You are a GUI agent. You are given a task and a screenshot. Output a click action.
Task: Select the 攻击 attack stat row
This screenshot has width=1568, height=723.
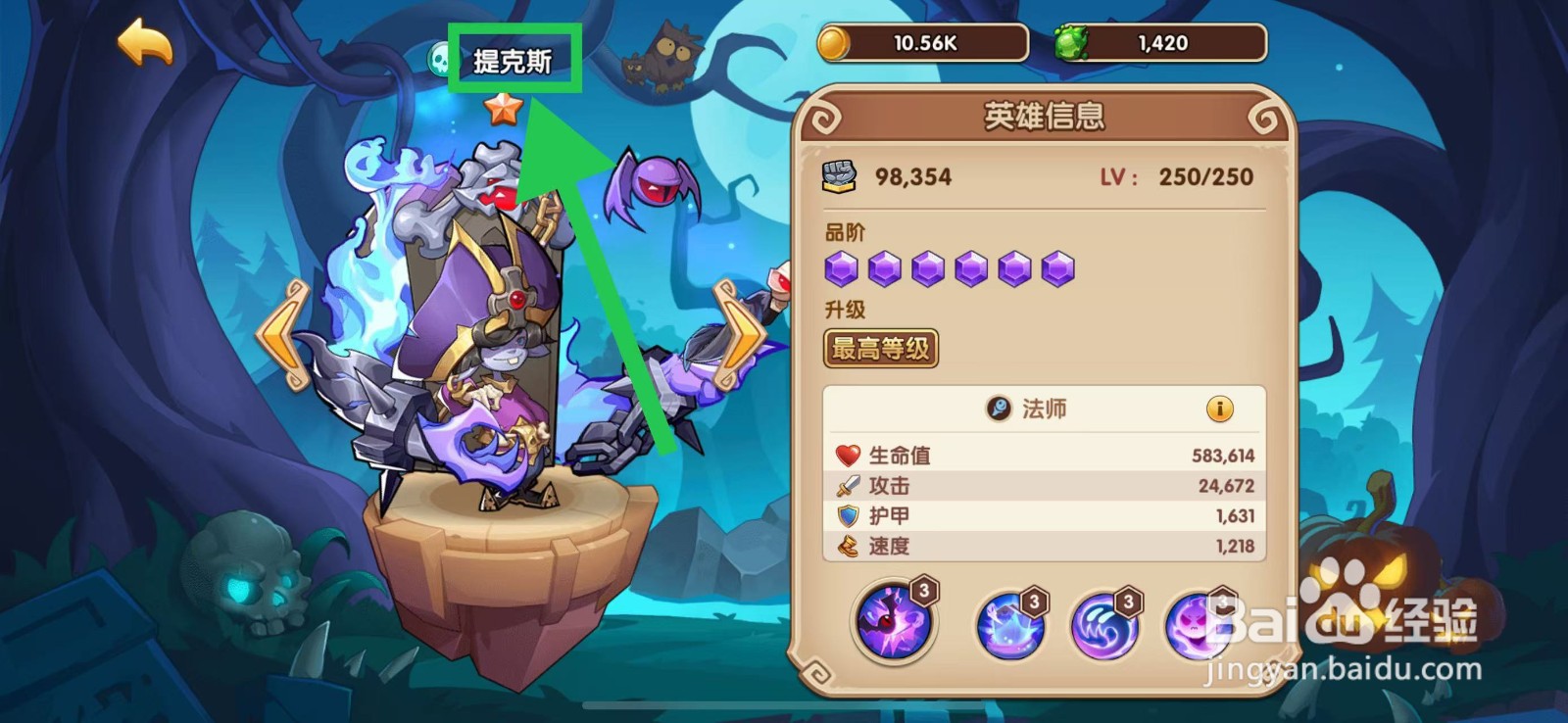1044,485
